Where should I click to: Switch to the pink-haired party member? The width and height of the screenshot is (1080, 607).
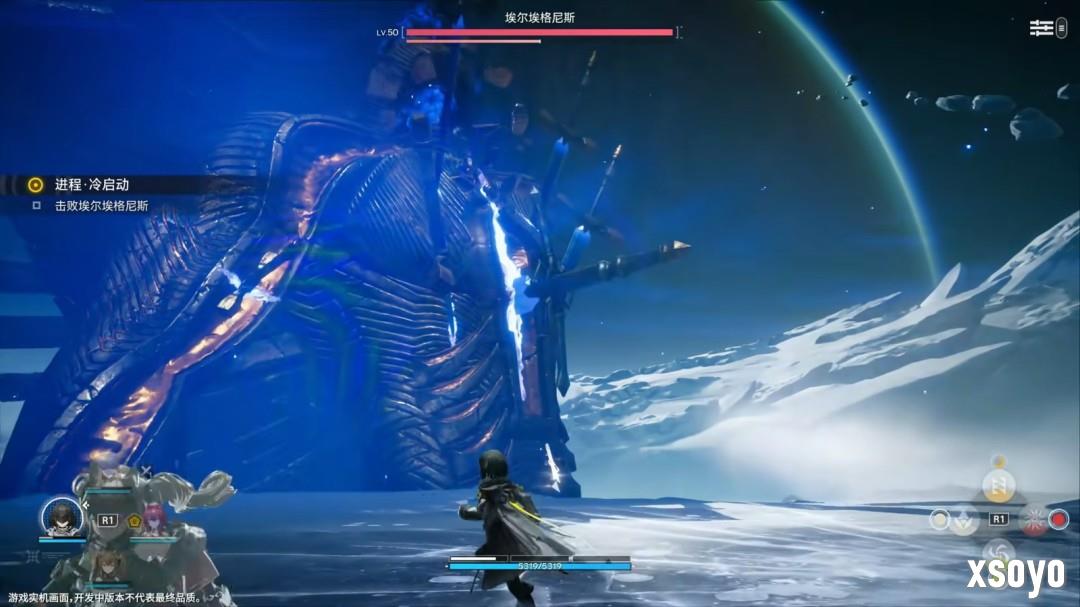pos(155,521)
